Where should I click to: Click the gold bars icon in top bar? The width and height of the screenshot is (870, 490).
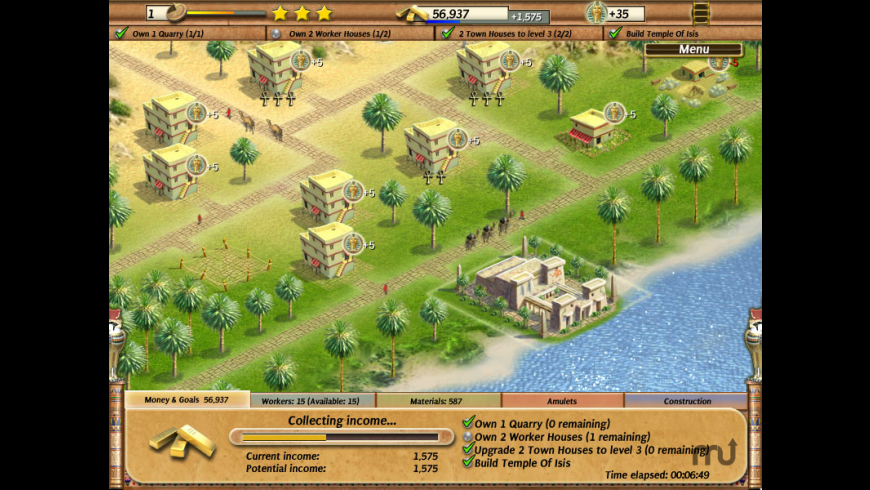(x=413, y=13)
